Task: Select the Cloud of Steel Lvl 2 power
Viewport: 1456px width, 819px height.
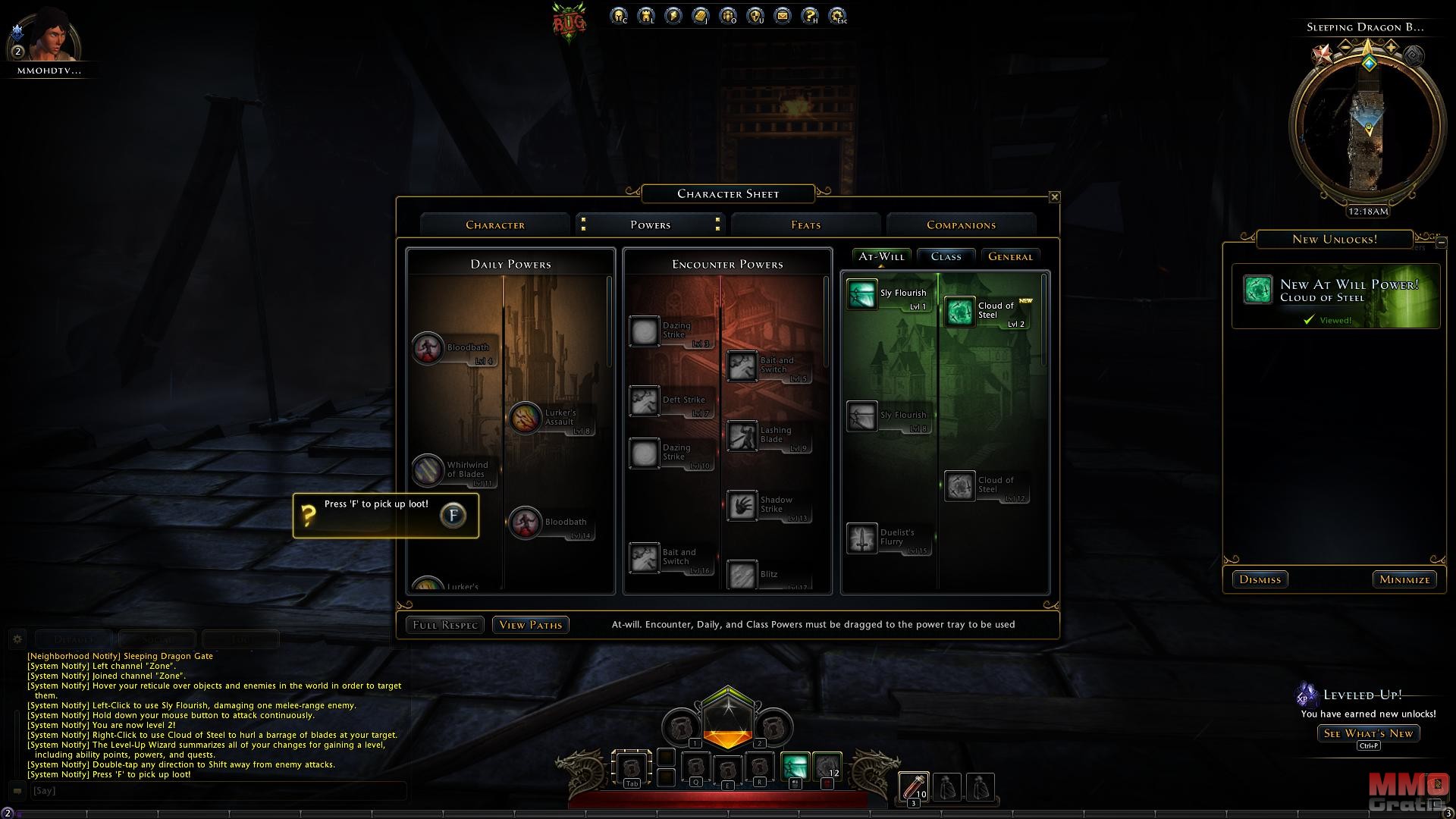Action: [x=959, y=312]
